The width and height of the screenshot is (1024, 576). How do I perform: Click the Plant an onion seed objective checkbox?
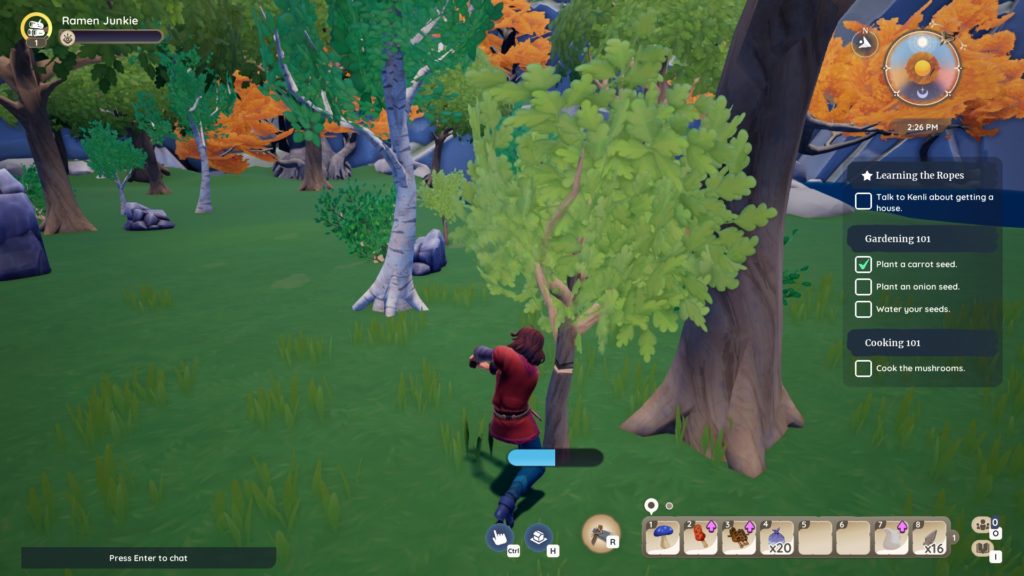[863, 287]
